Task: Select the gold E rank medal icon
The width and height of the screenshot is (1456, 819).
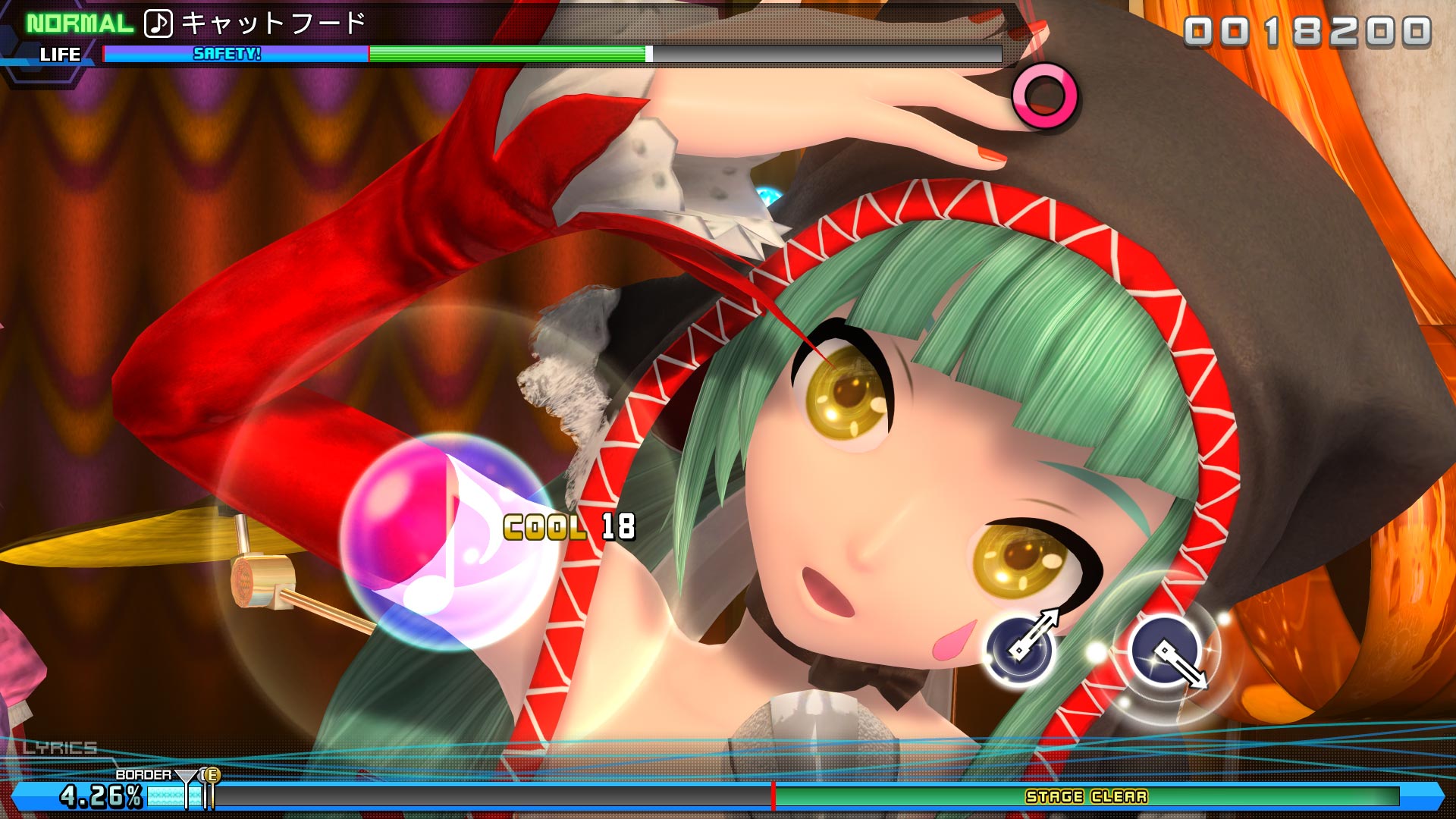Action: [x=212, y=775]
